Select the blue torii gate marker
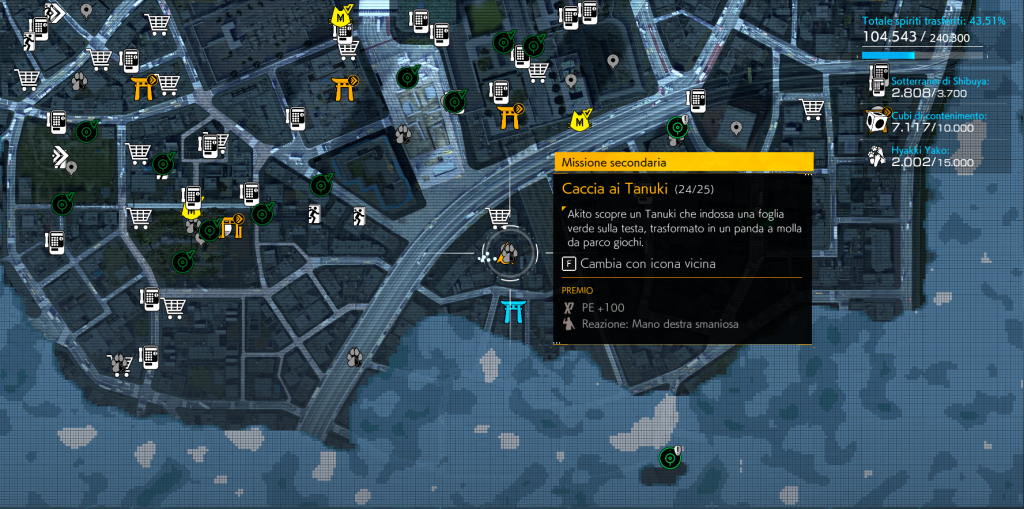Viewport: 1024px width, 509px height. pos(515,311)
